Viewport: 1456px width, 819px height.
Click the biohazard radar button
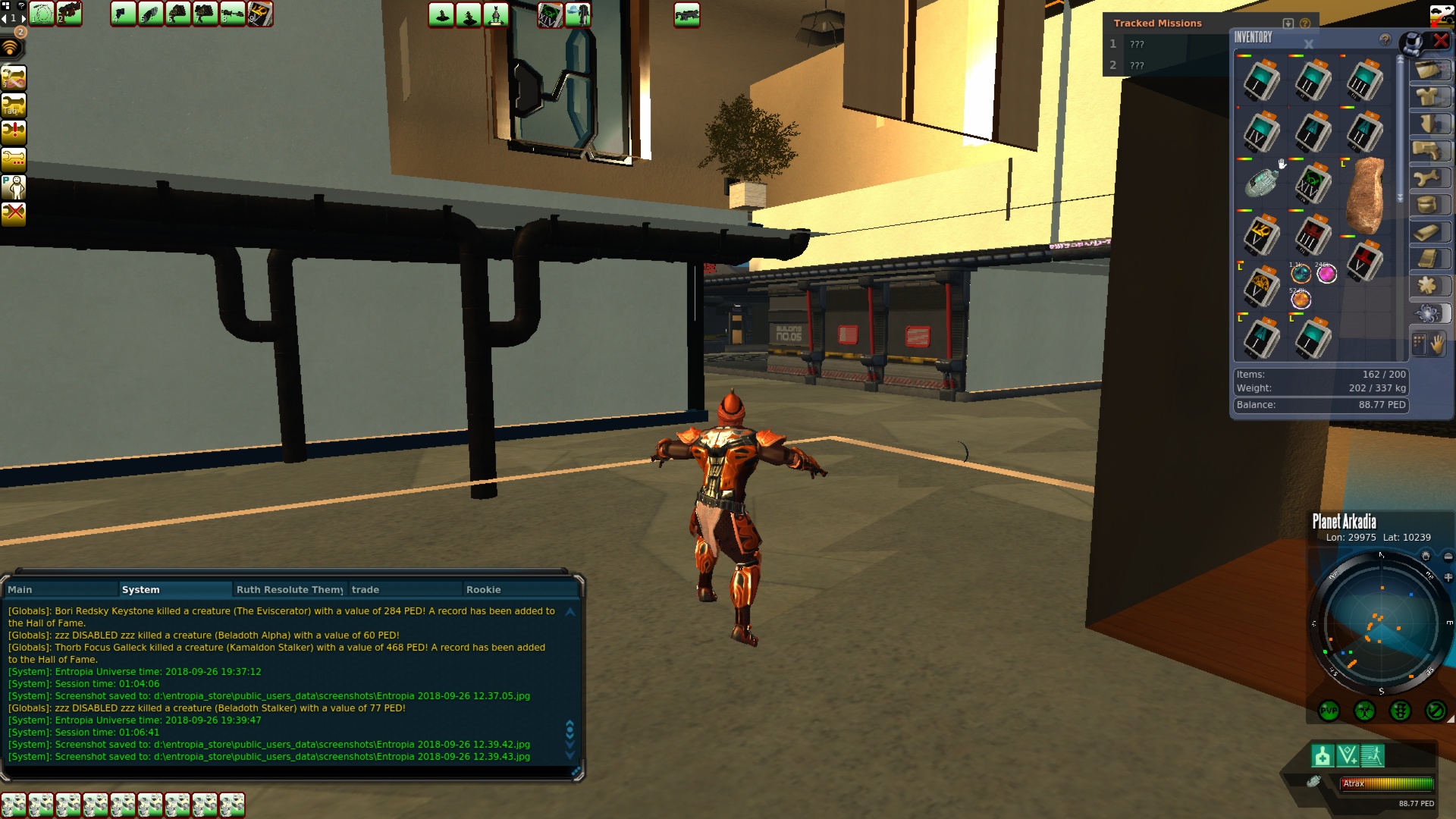point(1364,711)
